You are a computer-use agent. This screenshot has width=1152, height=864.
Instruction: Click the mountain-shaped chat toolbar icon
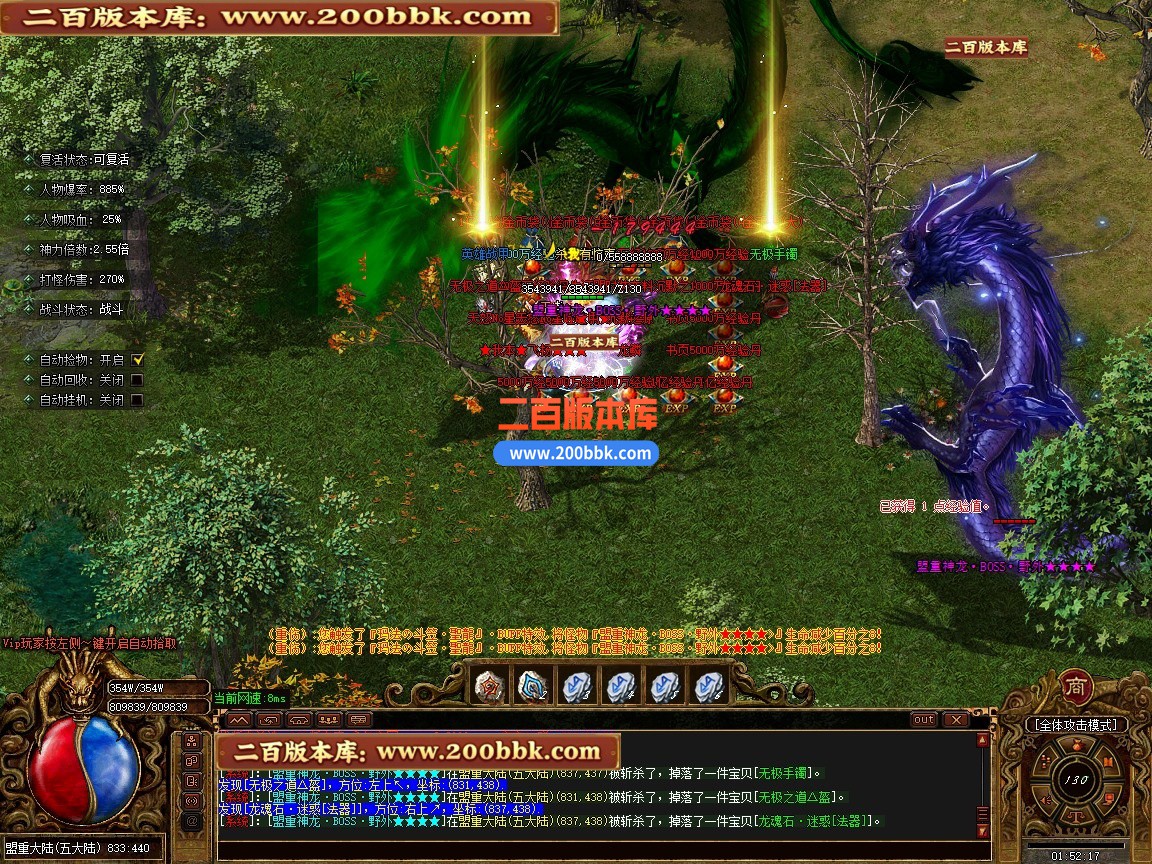click(238, 719)
